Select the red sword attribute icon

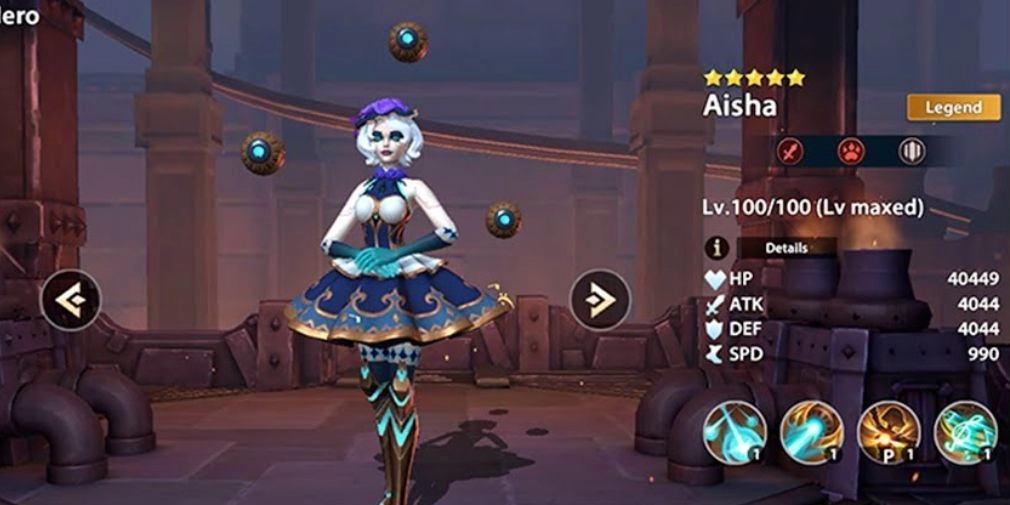(791, 151)
